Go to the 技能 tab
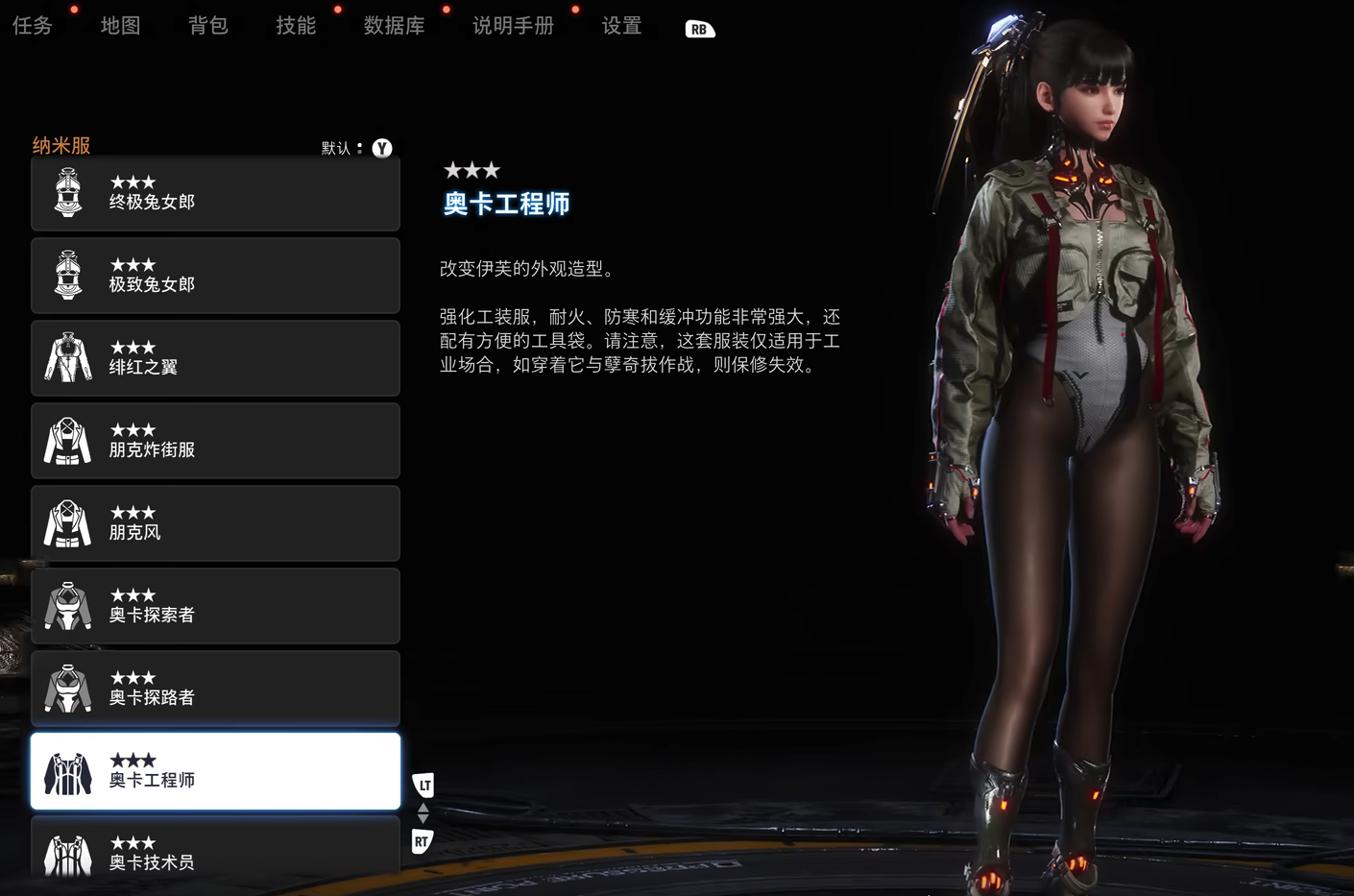This screenshot has height=896, width=1354. coord(296,26)
